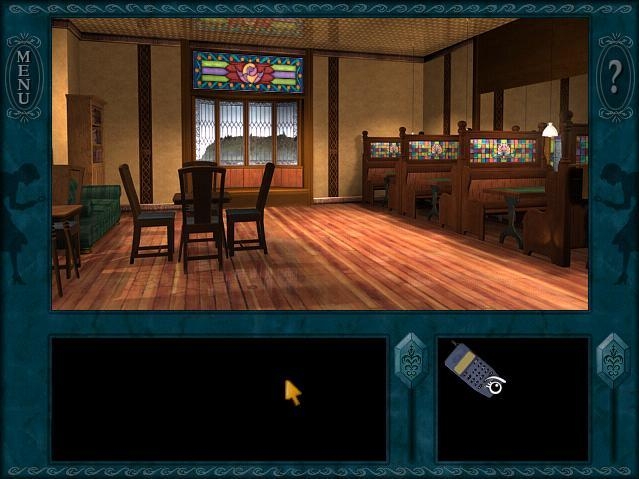Select the cell phone in inventory
Screen dimensions: 639x479
pos(468,366)
